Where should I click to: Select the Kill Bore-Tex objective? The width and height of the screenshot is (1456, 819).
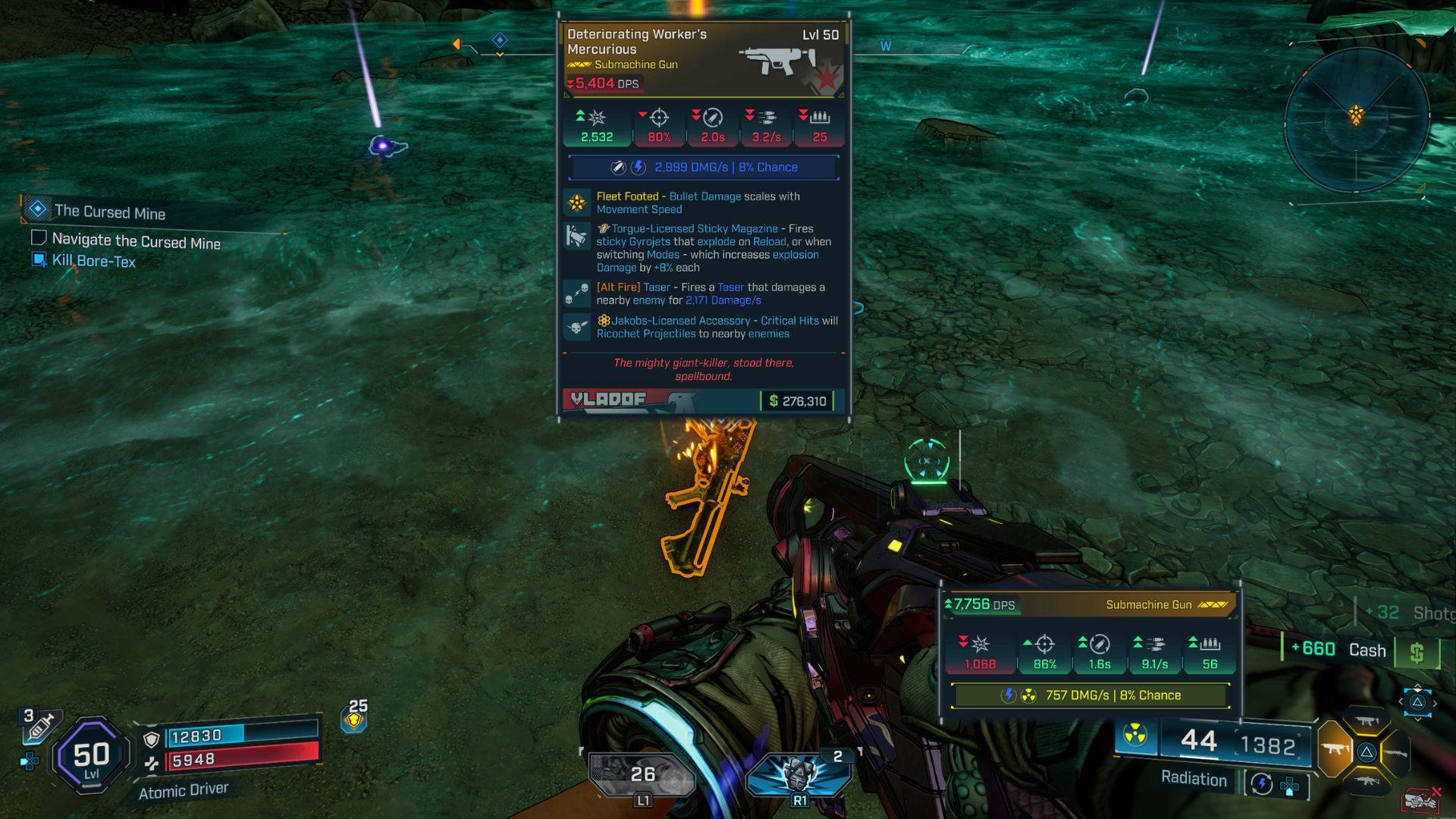click(x=94, y=261)
